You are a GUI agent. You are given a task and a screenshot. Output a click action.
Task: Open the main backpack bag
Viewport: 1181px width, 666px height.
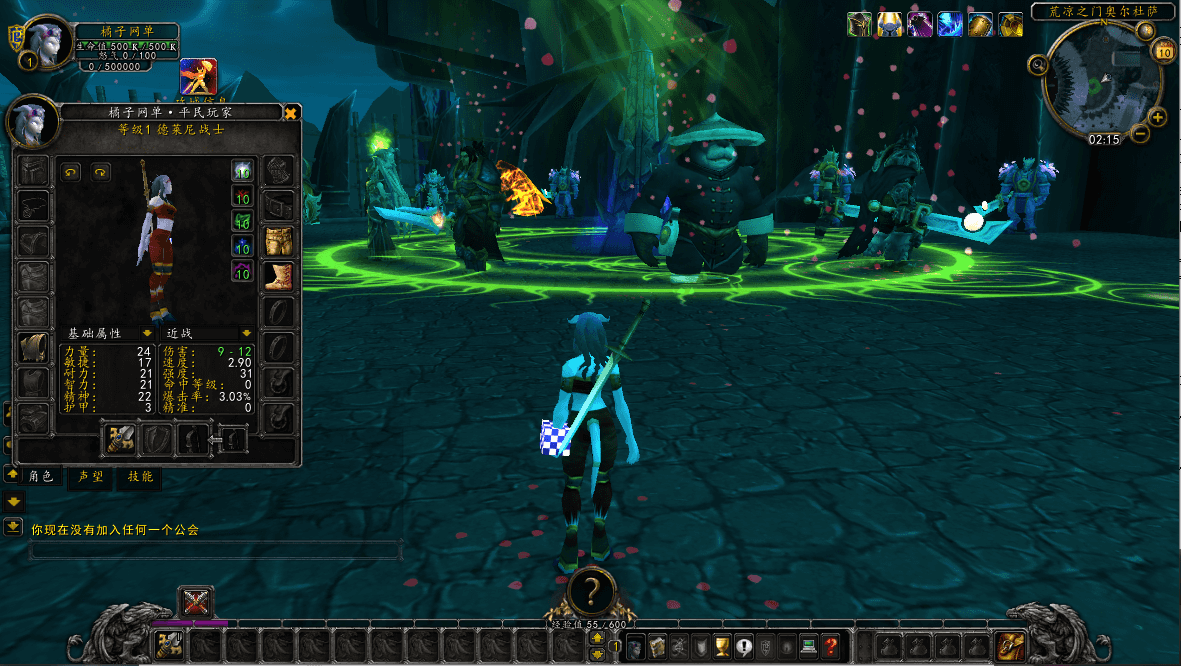1007,646
